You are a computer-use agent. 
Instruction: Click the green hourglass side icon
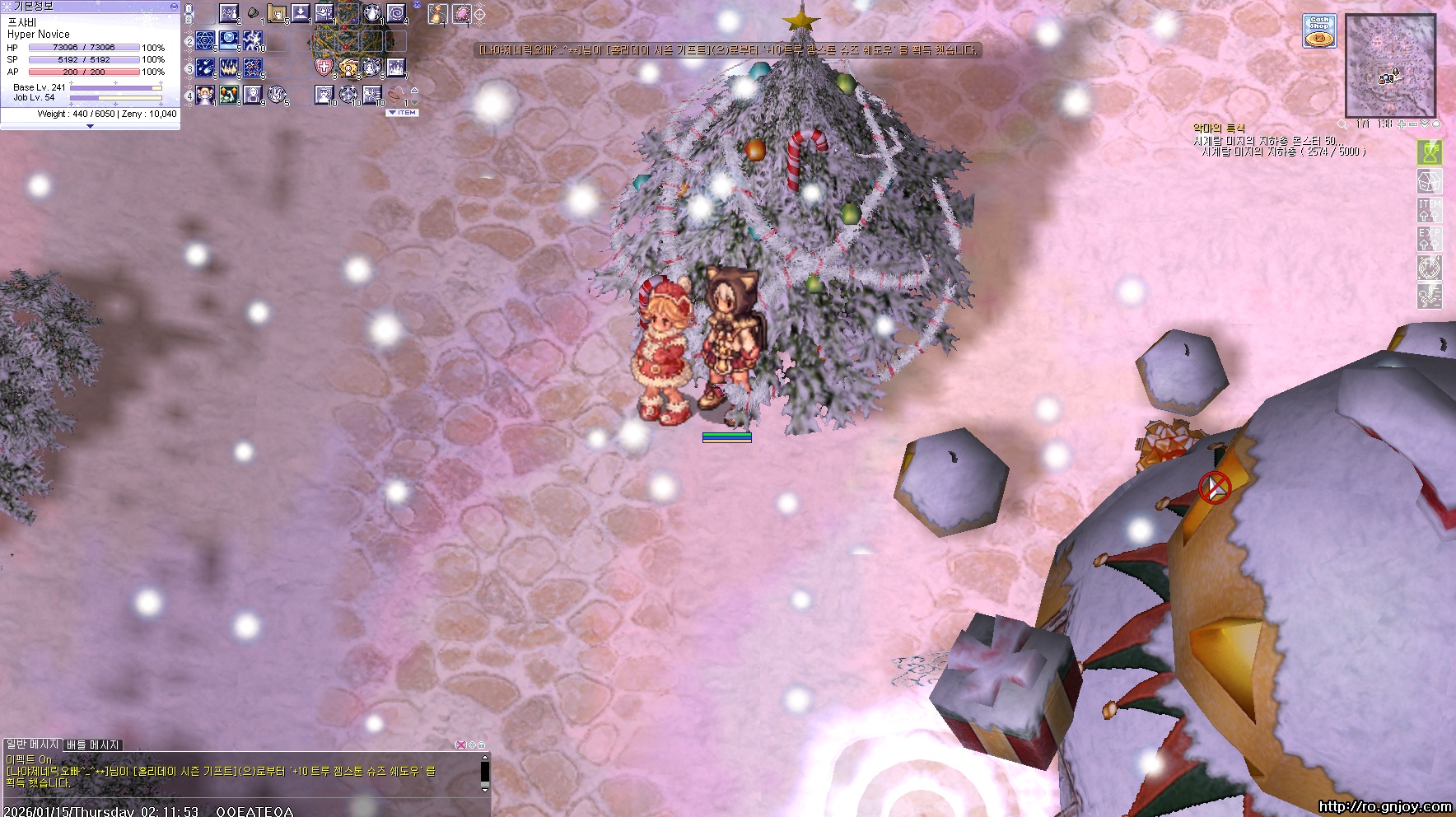(1429, 152)
